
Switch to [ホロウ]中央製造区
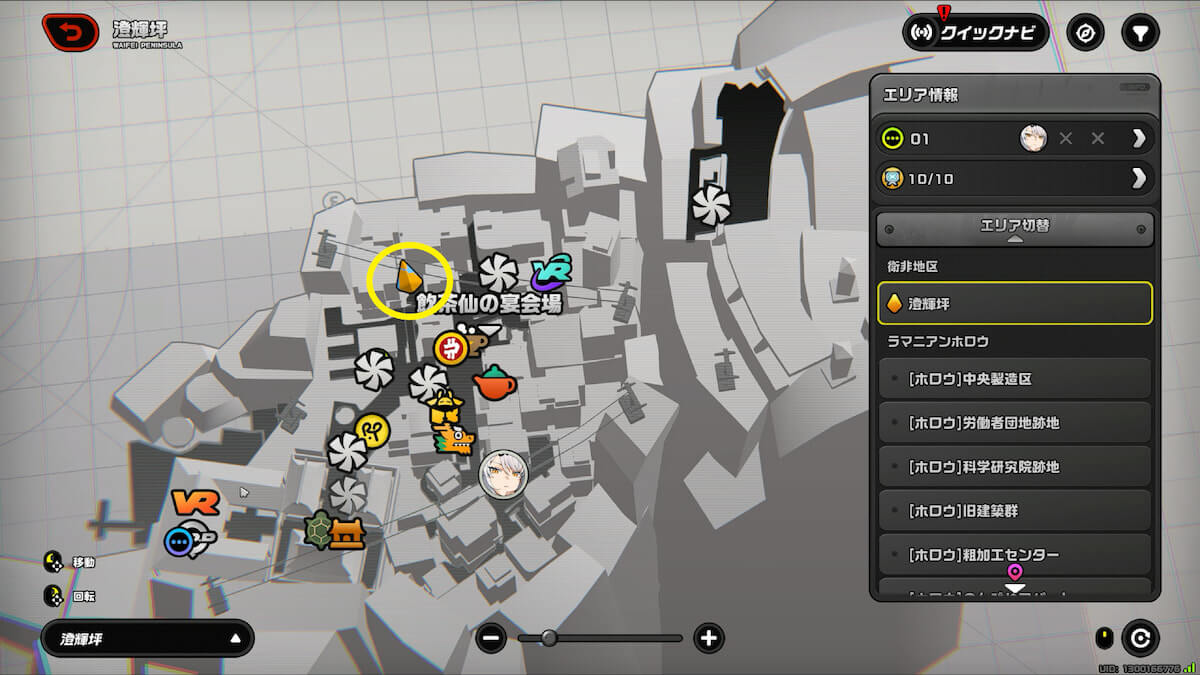pos(1015,379)
